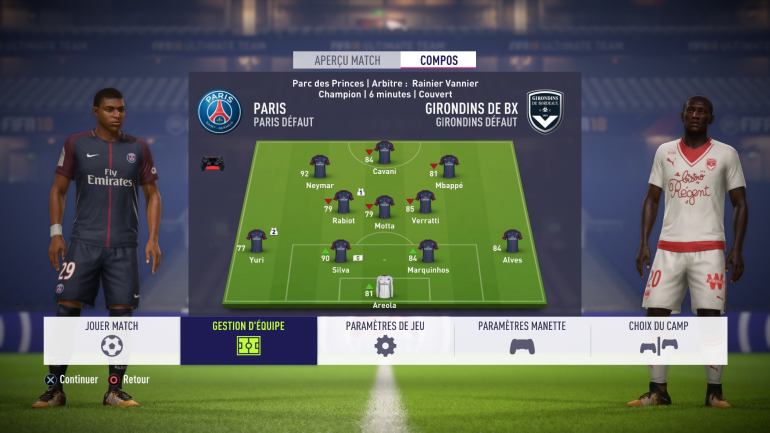Select defender Silva on the pitch
This screenshot has width=770, height=433.
341,250
